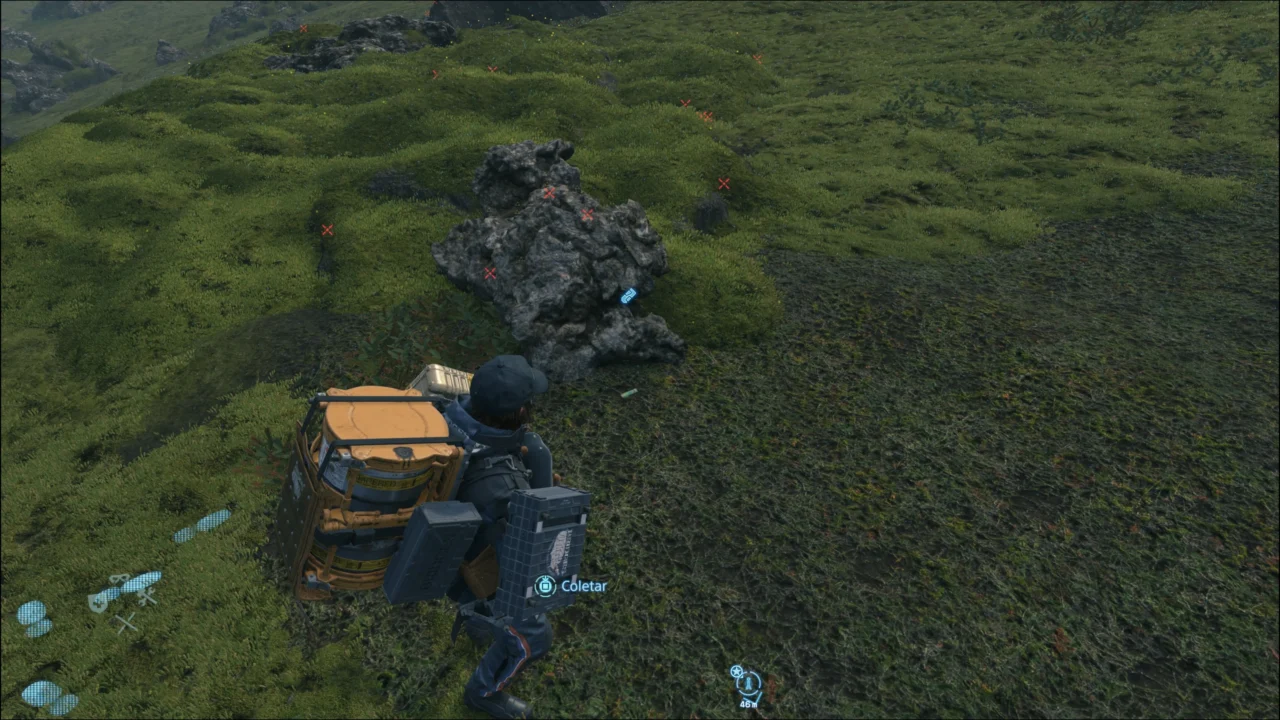Select the red X marker left of the boulder

click(327, 230)
